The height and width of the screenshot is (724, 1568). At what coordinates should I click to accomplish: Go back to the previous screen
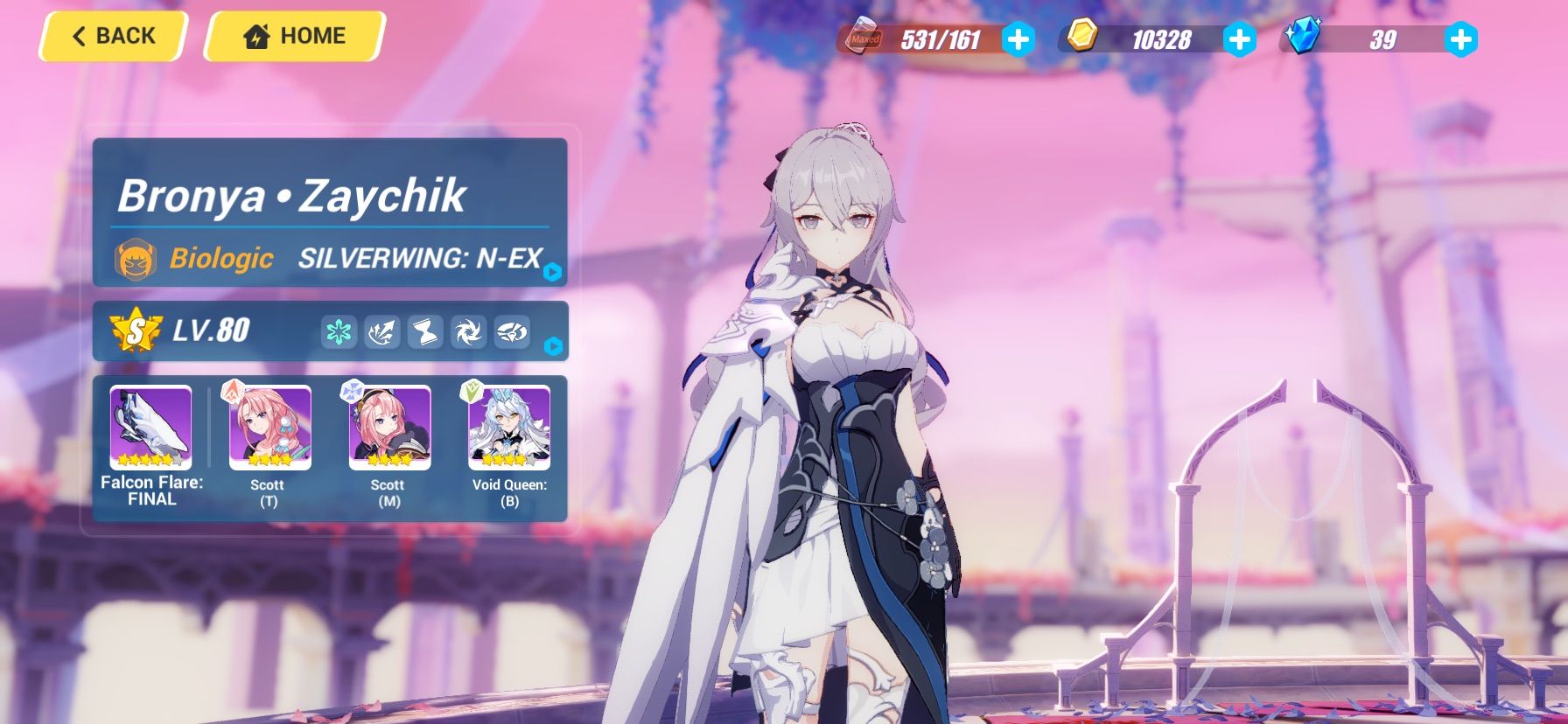110,35
